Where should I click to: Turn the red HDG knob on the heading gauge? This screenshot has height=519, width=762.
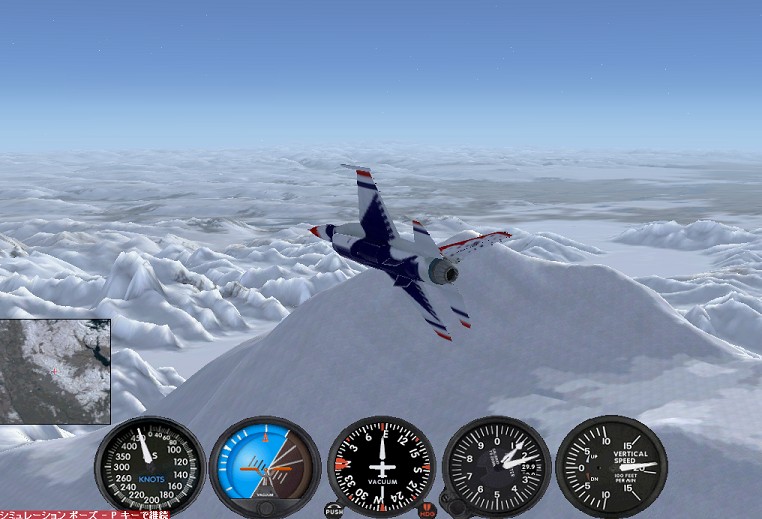[428, 511]
